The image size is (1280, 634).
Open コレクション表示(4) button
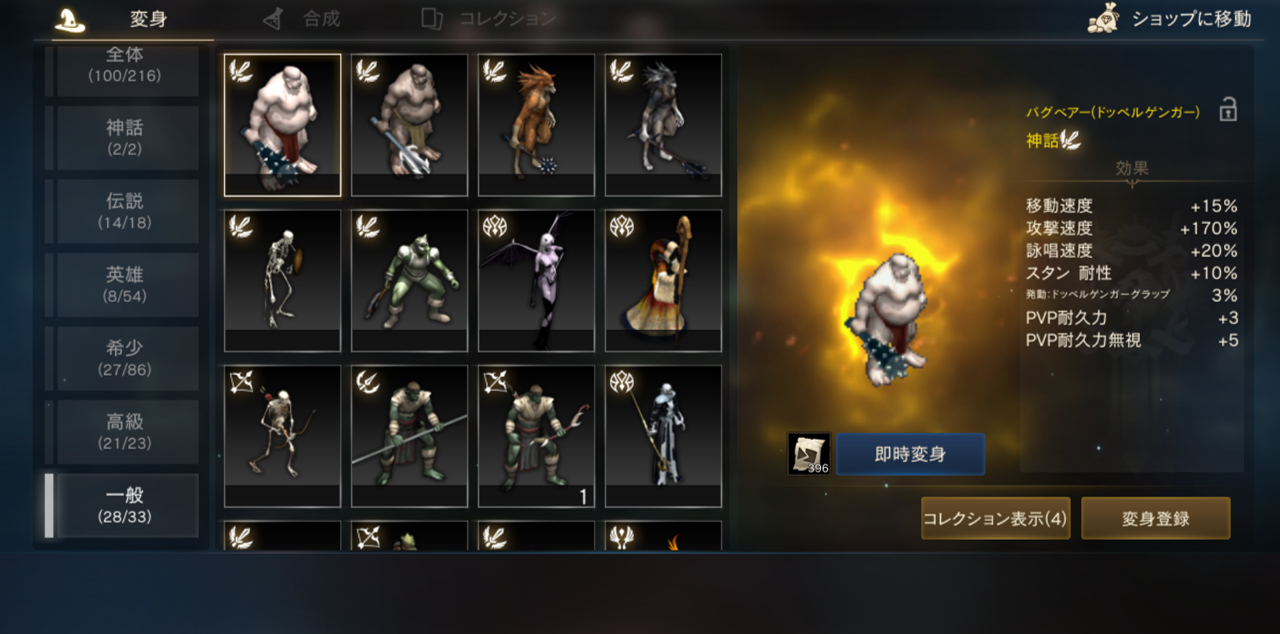coord(995,518)
